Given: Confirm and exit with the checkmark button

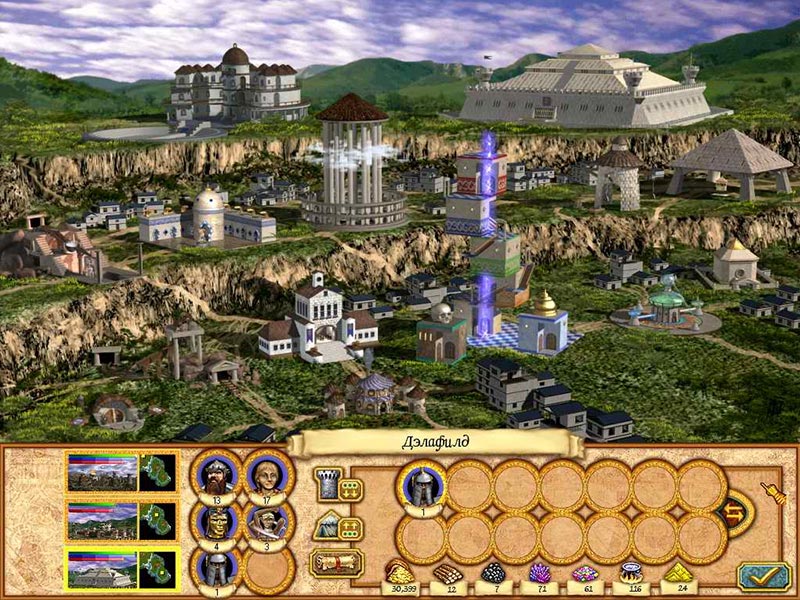Looking at the screenshot, I should tap(764, 575).
